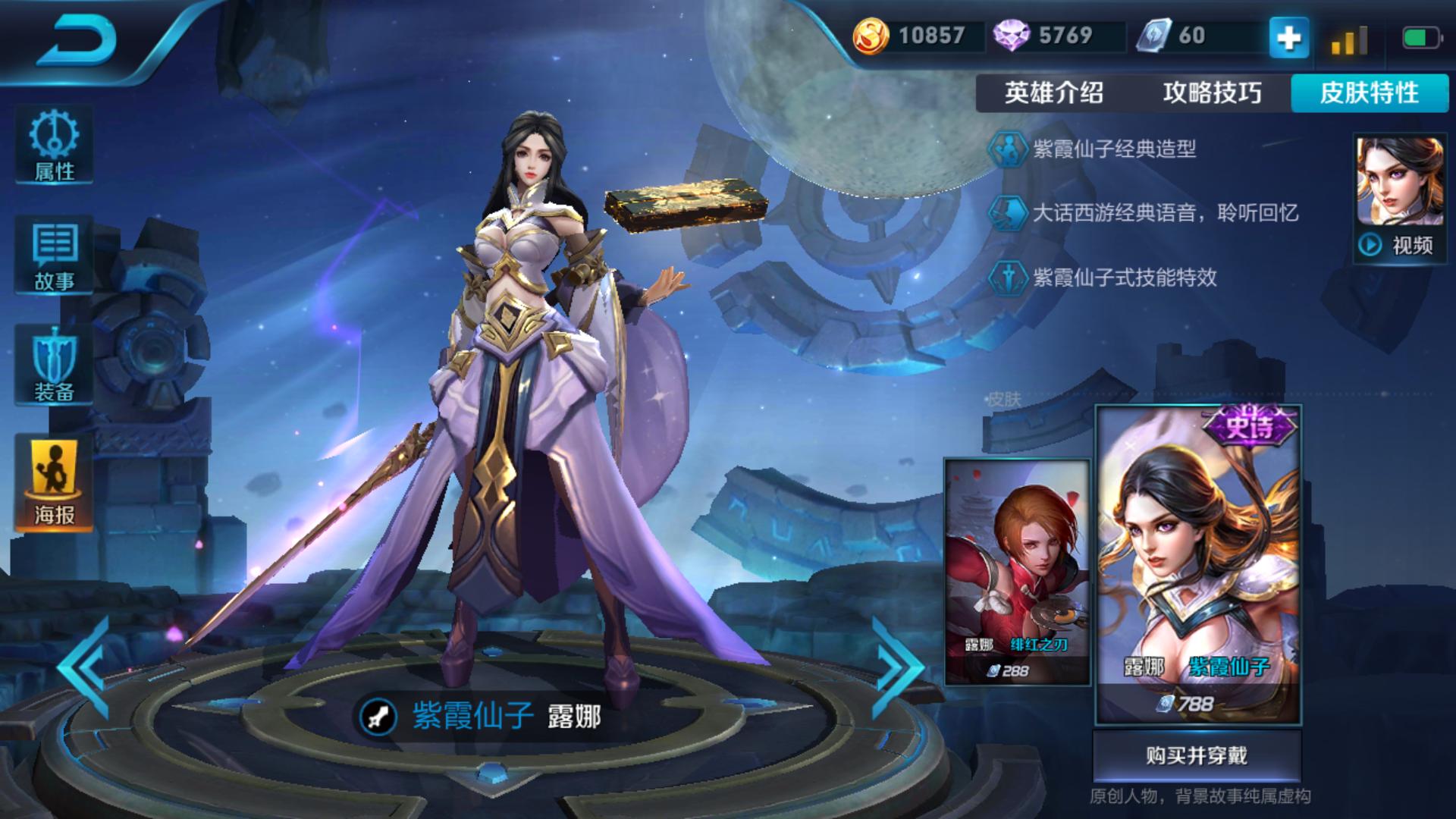Click the 大话西游经典语音 feature icon
This screenshot has width=1456, height=819.
click(x=1011, y=213)
